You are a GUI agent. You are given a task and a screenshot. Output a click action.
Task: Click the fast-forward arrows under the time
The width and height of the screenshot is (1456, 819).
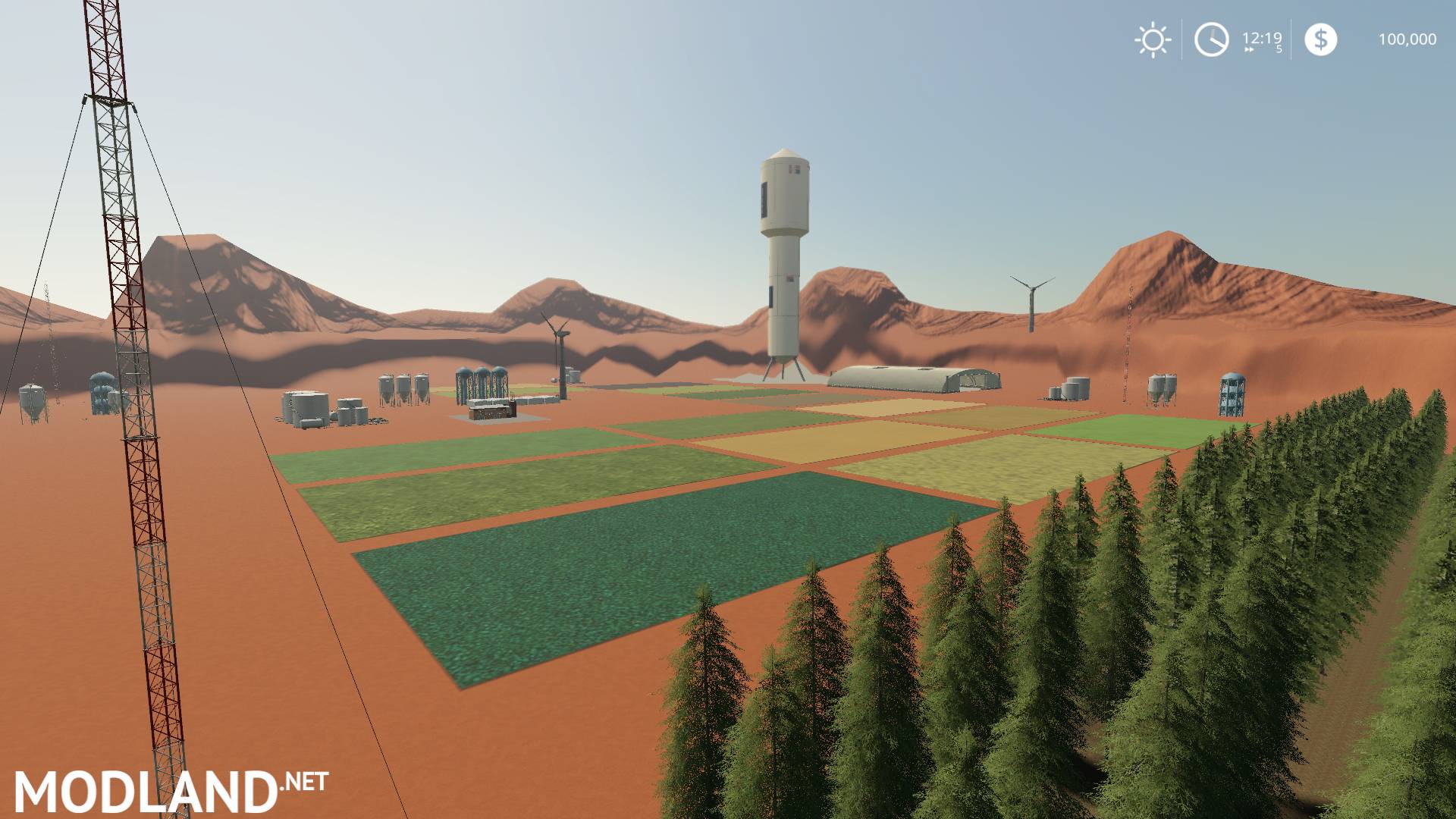[x=1247, y=48]
